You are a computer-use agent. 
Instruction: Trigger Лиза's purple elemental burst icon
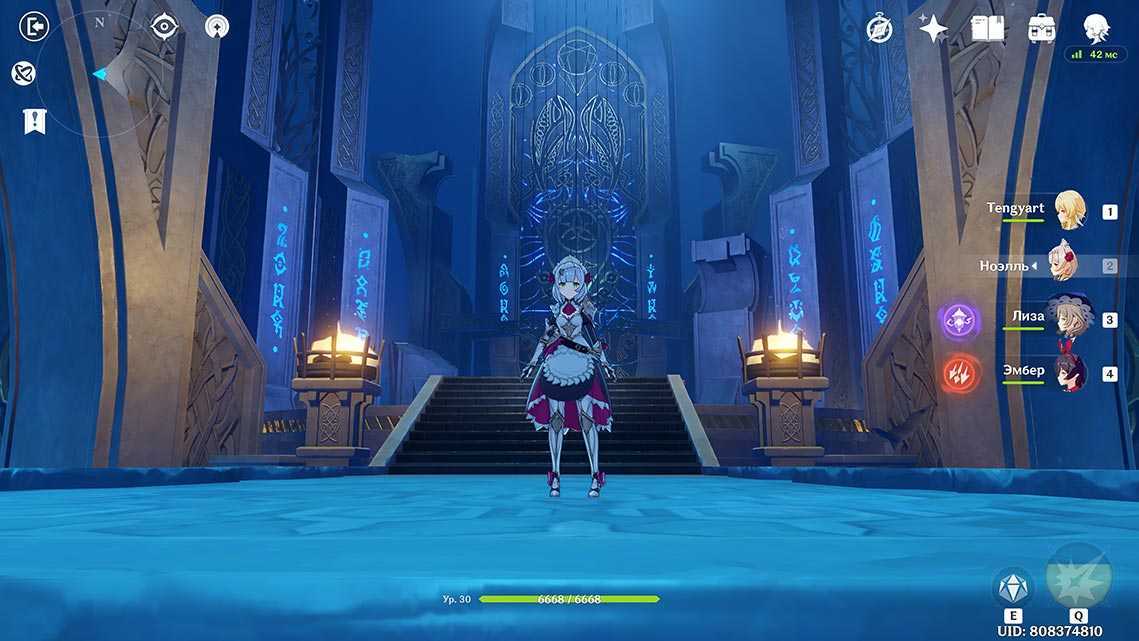958,321
